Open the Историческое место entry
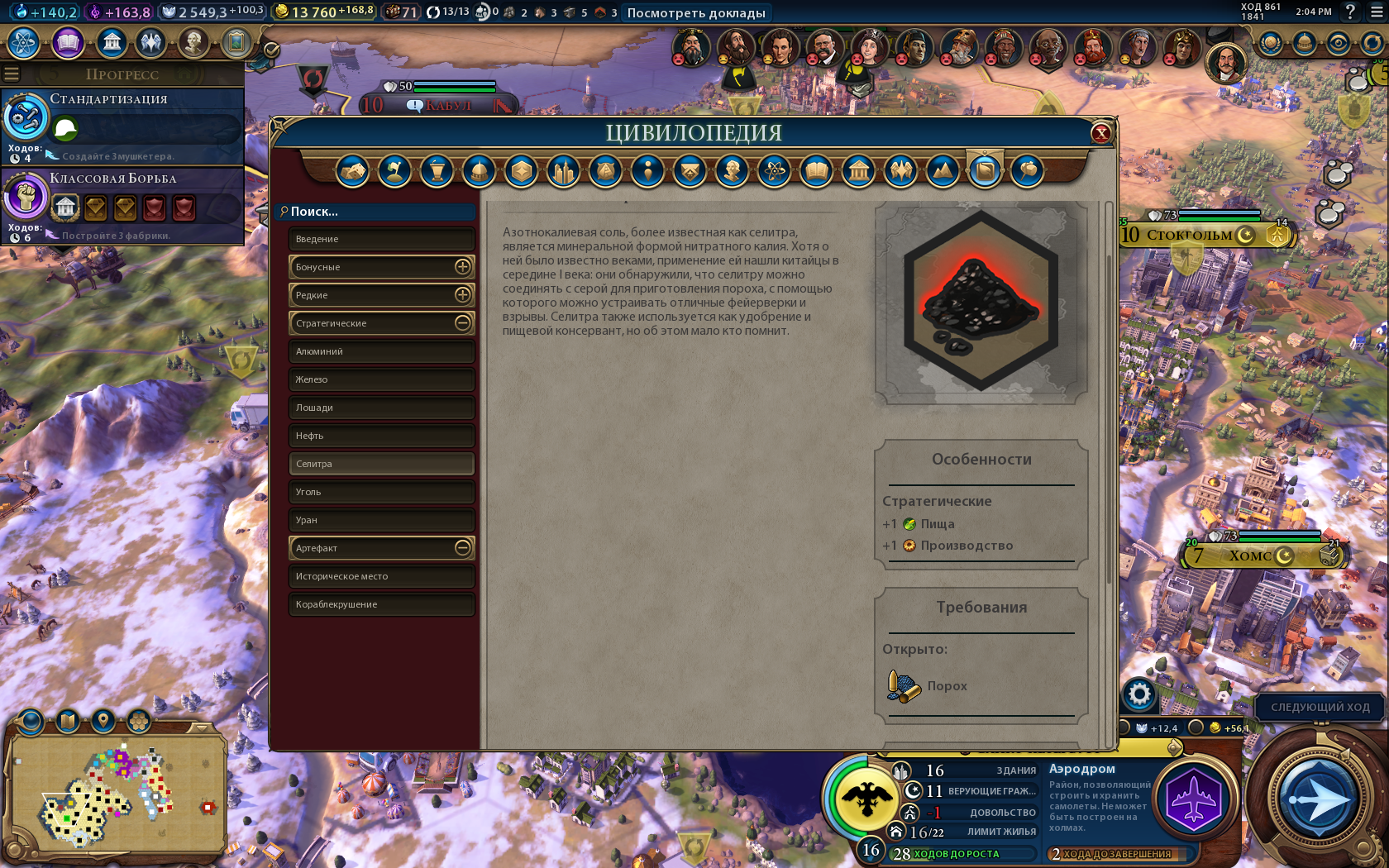1389x868 pixels. (x=381, y=576)
